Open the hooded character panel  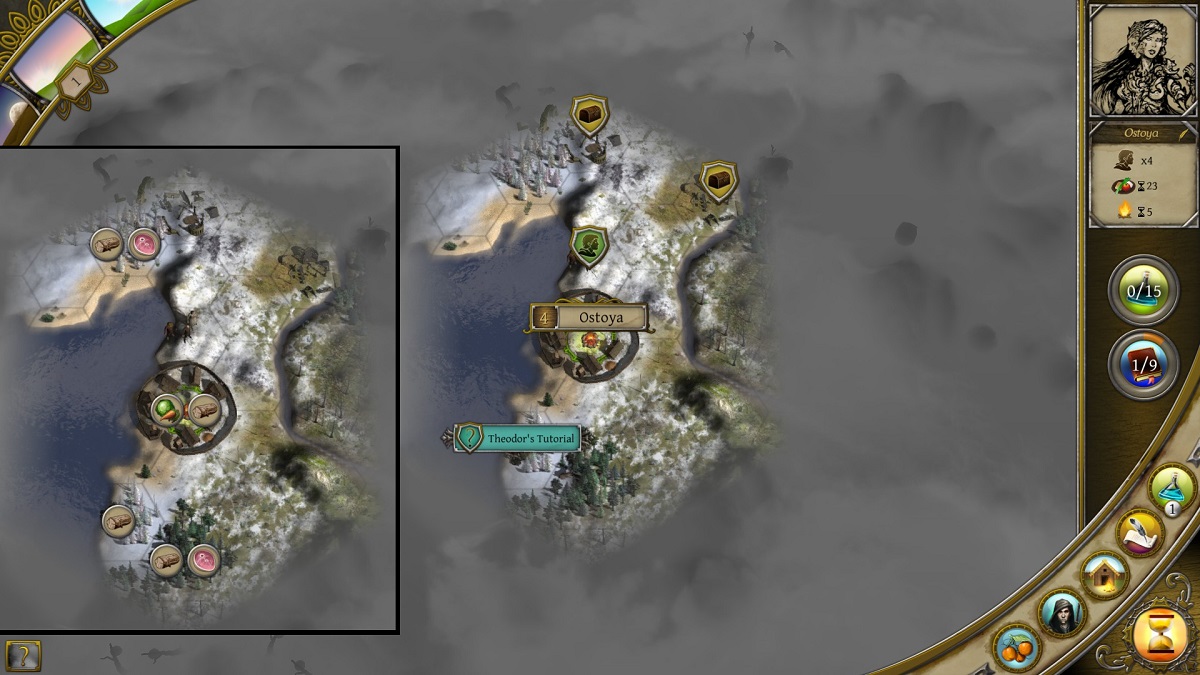(1061, 614)
